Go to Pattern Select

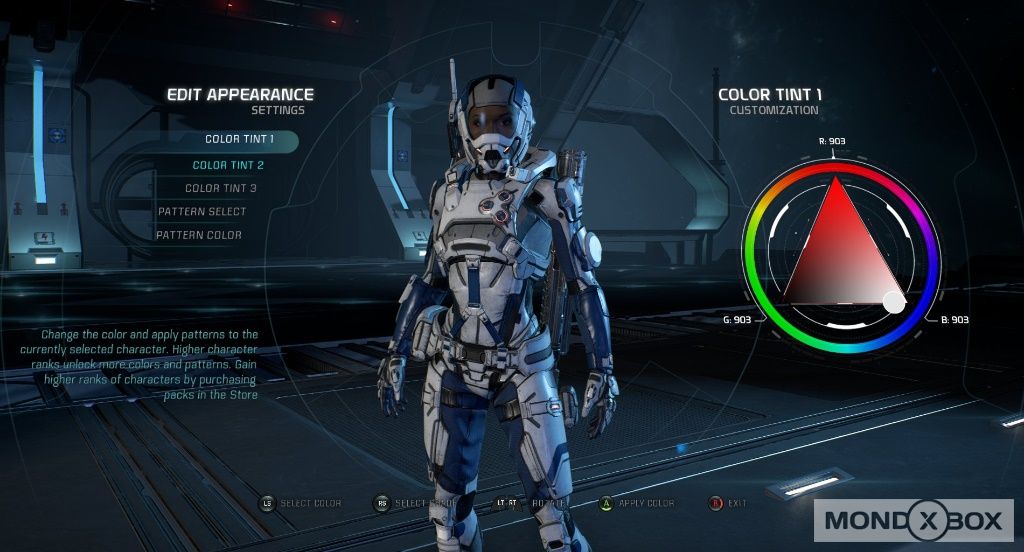202,212
